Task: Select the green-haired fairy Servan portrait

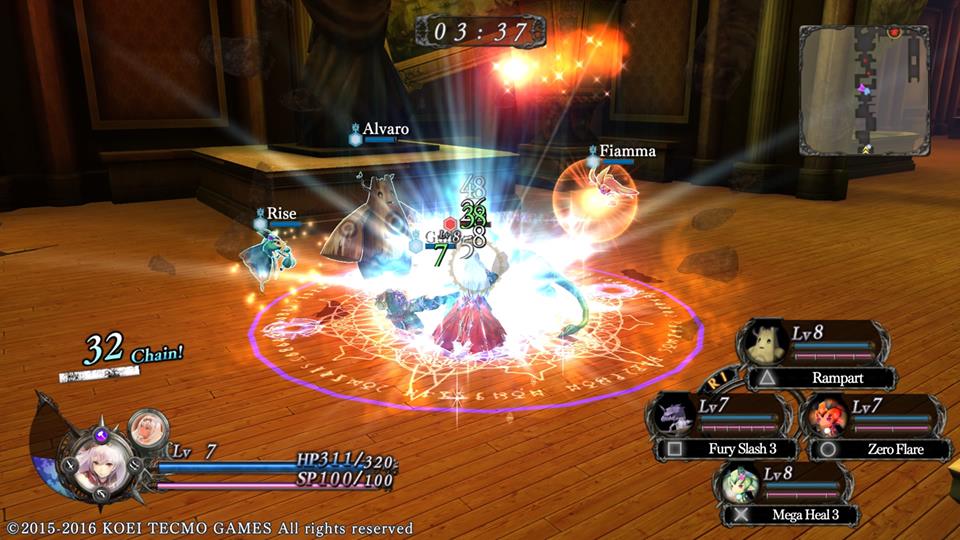Action: click(741, 484)
